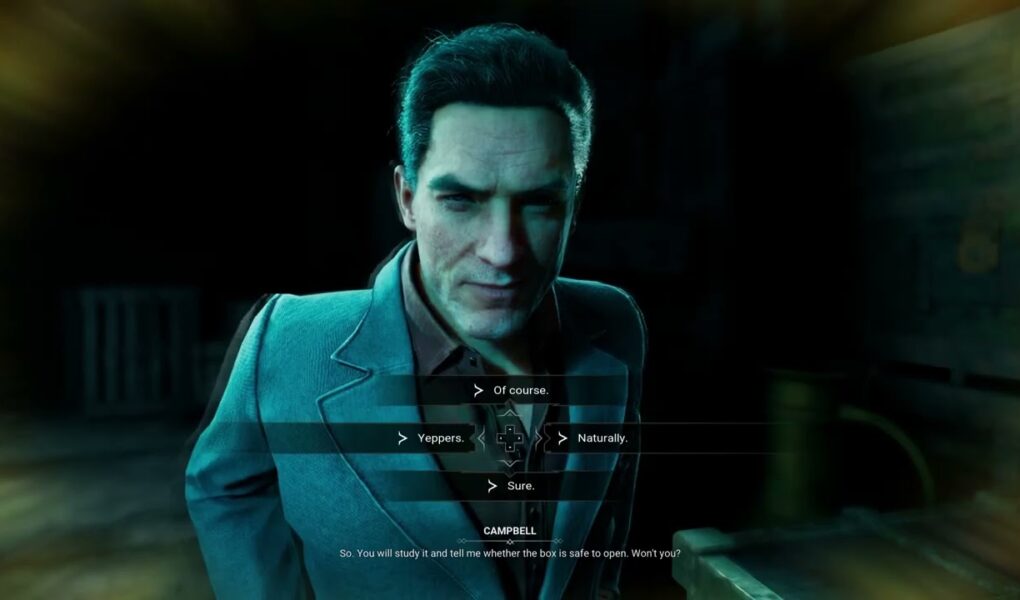Viewport: 1020px width, 600px height.
Task: Pick the "Sure." response
Action: [x=520, y=486]
